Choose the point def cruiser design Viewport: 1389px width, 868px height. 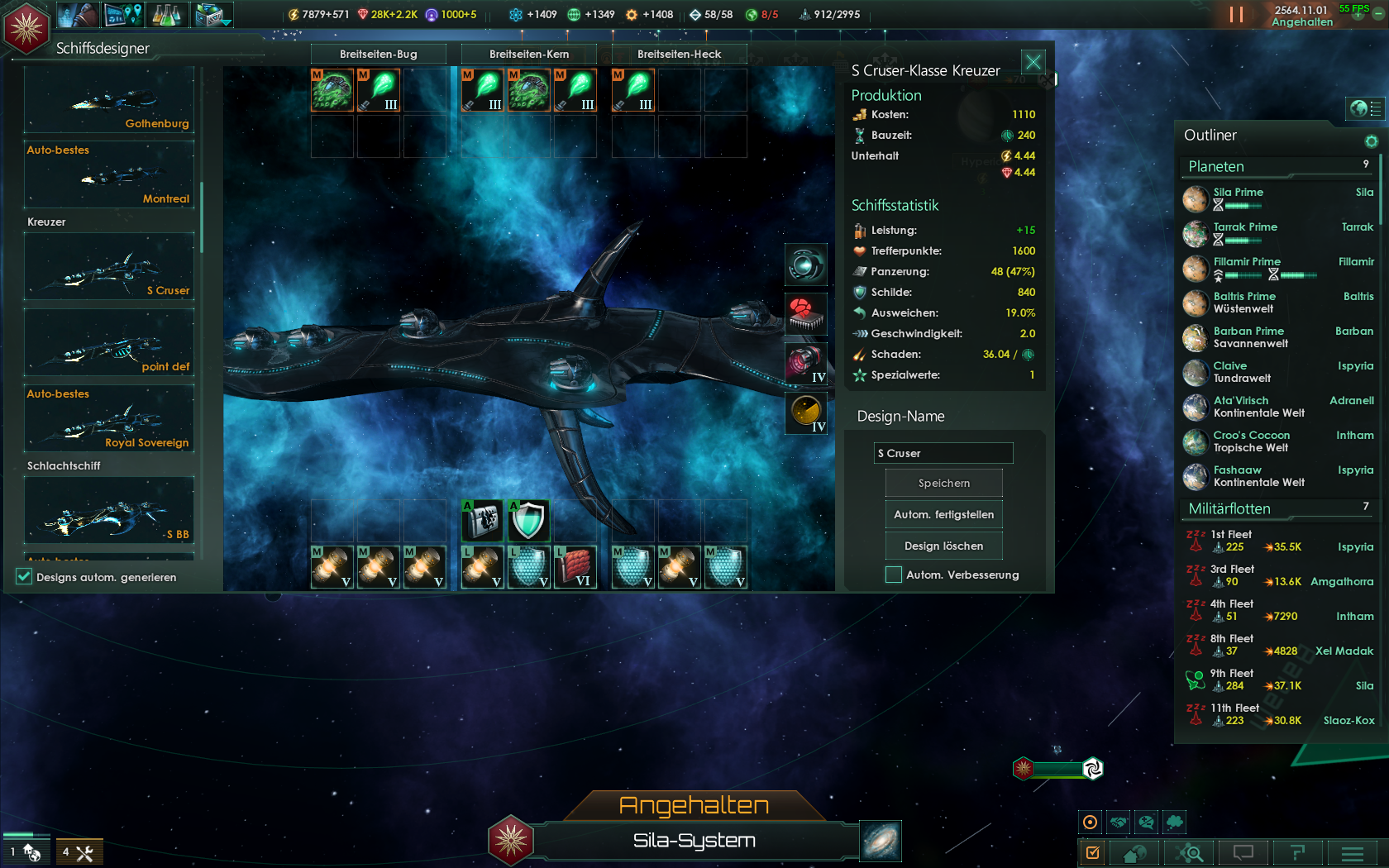pyautogui.click(x=109, y=344)
